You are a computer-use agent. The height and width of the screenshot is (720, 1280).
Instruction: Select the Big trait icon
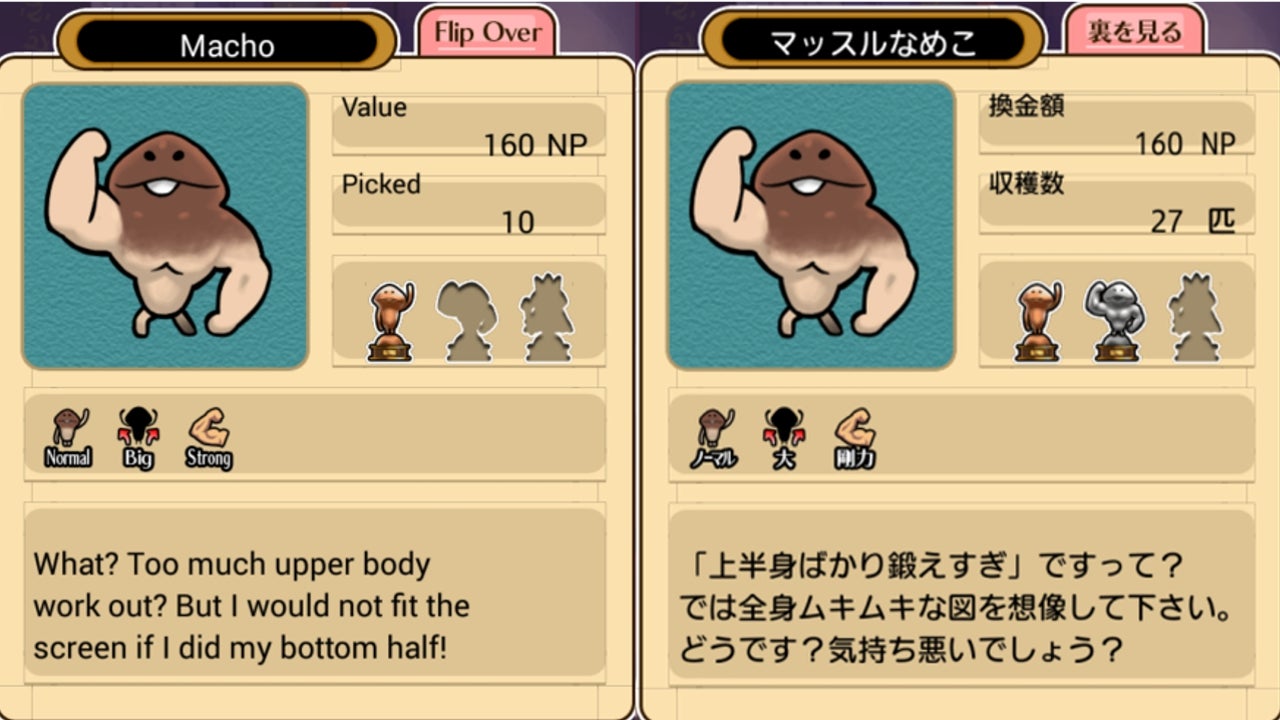point(138,438)
